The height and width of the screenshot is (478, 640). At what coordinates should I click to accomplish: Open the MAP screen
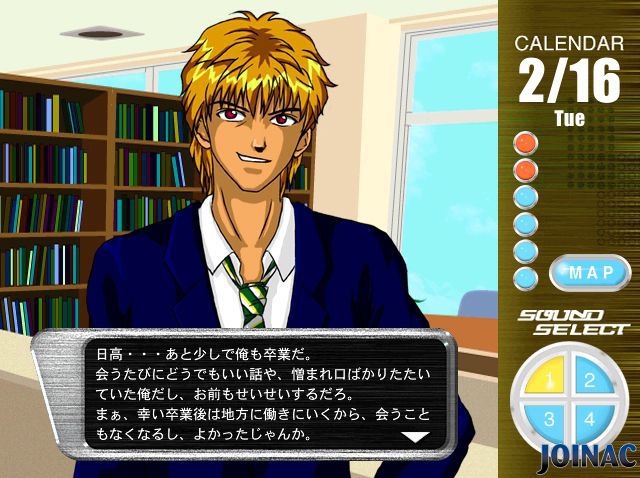(589, 272)
